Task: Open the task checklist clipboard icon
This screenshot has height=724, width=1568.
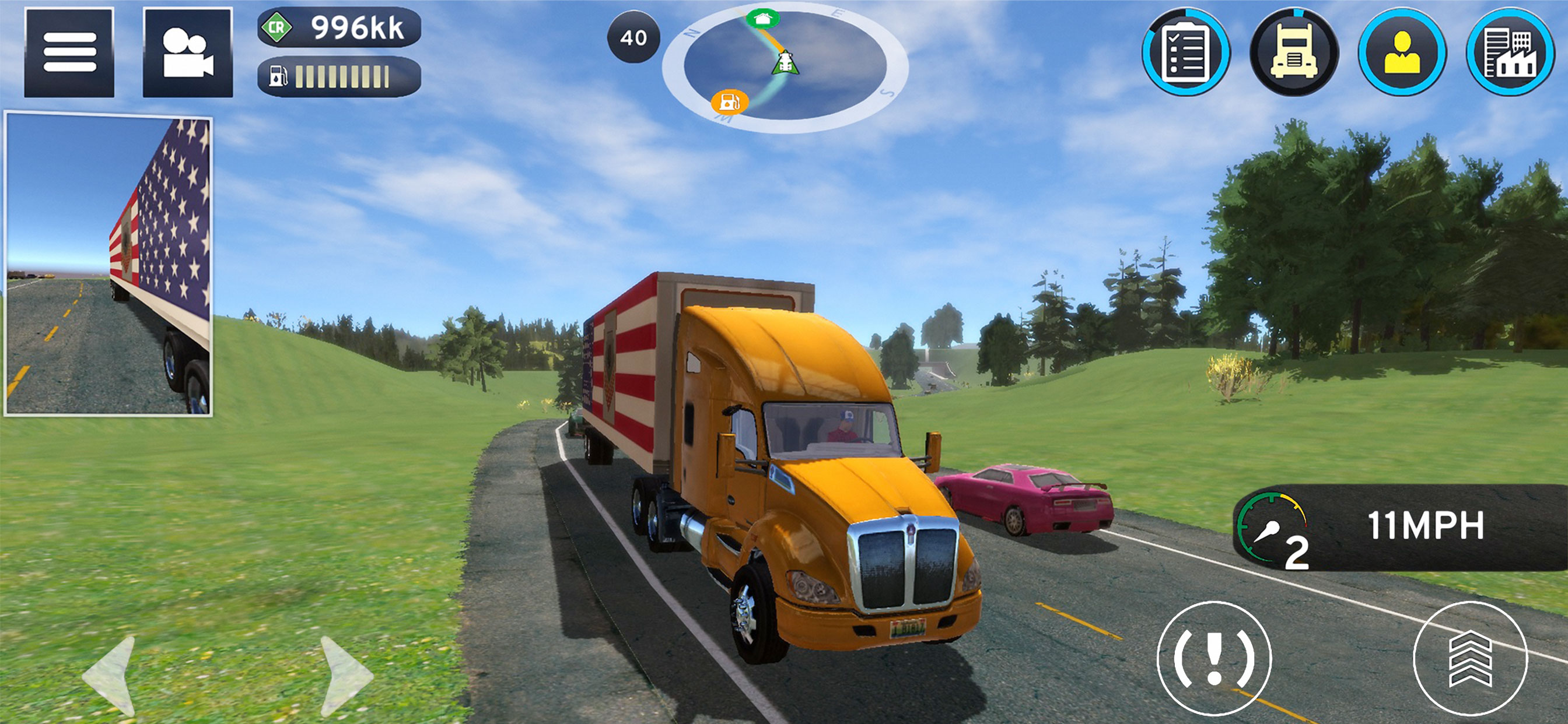Action: tap(1185, 52)
